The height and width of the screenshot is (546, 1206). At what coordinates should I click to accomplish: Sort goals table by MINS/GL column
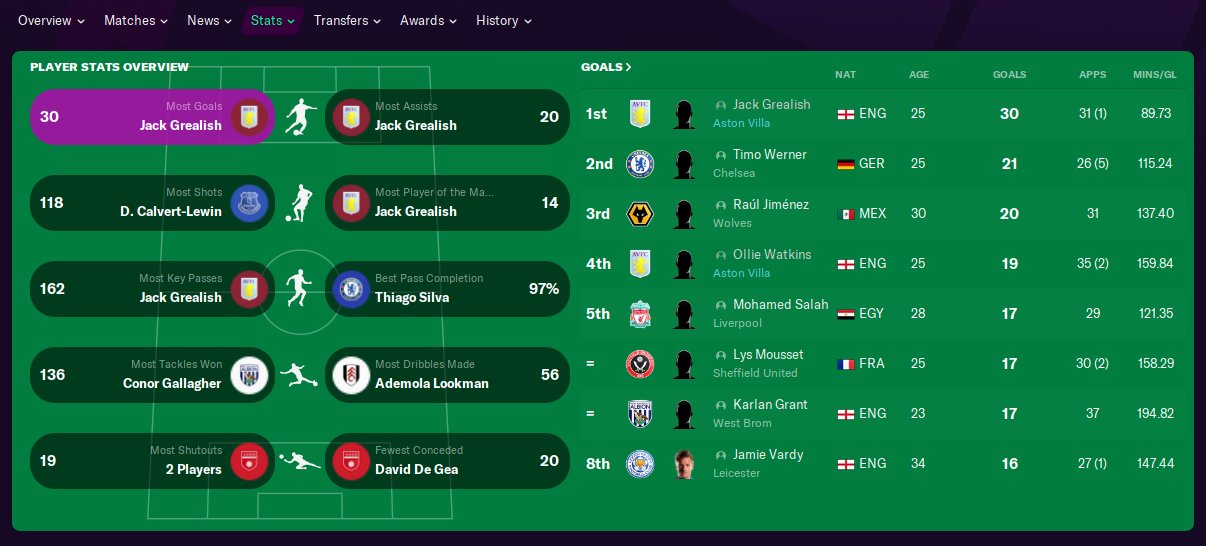(1154, 75)
